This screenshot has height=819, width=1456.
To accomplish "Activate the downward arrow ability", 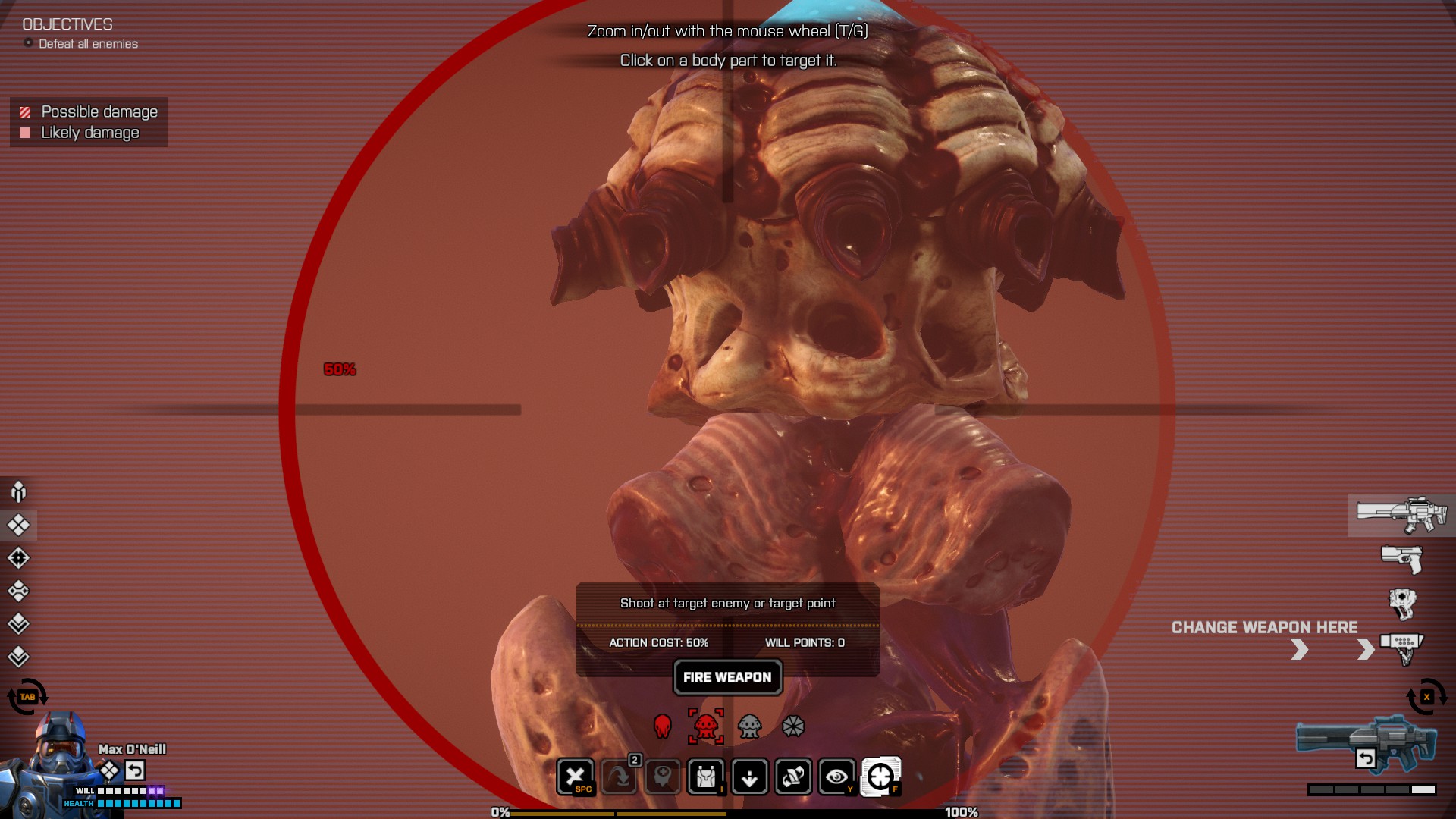I will [x=749, y=777].
